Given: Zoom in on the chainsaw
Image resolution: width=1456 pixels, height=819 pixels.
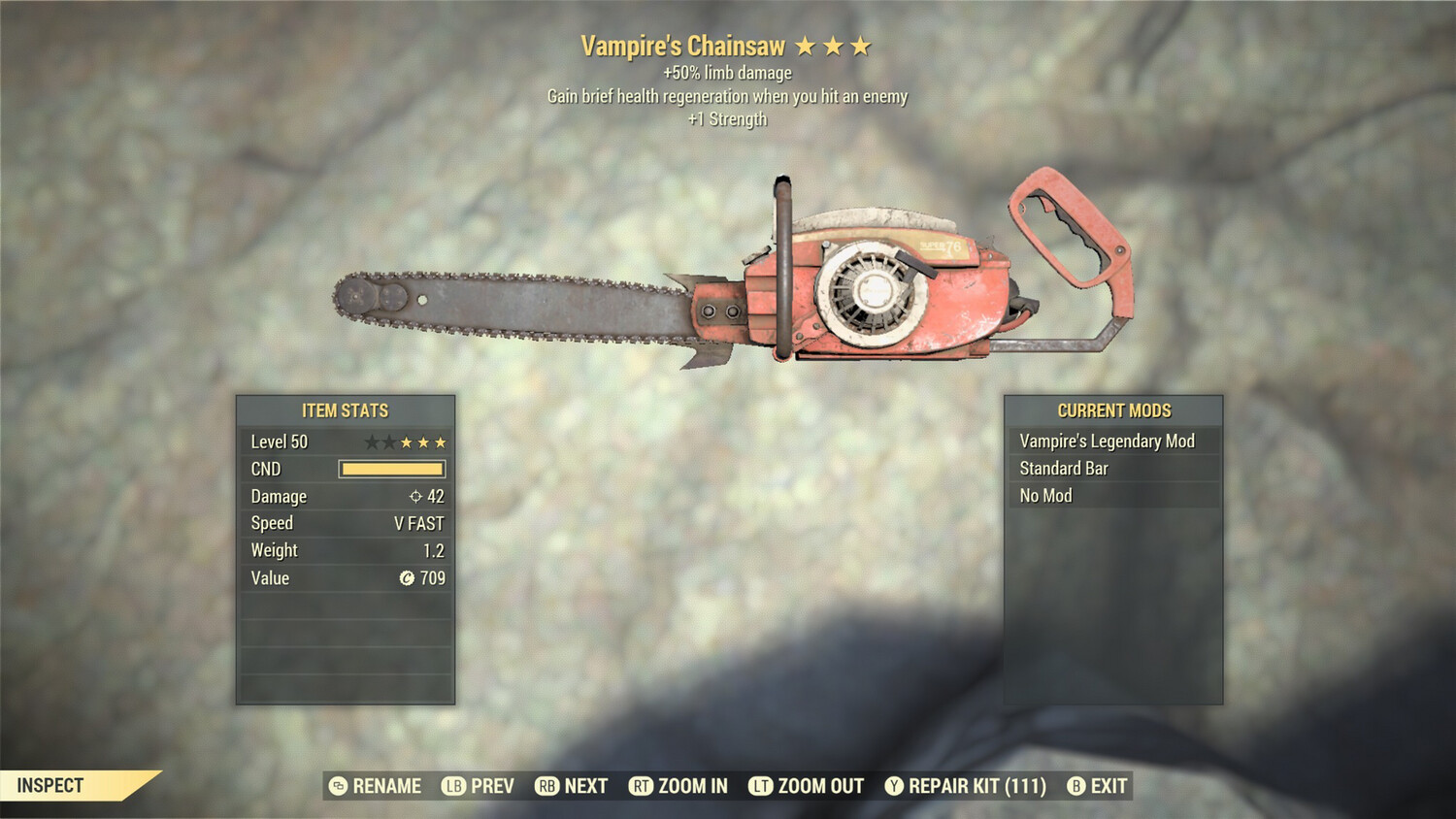Looking at the screenshot, I should [x=678, y=786].
